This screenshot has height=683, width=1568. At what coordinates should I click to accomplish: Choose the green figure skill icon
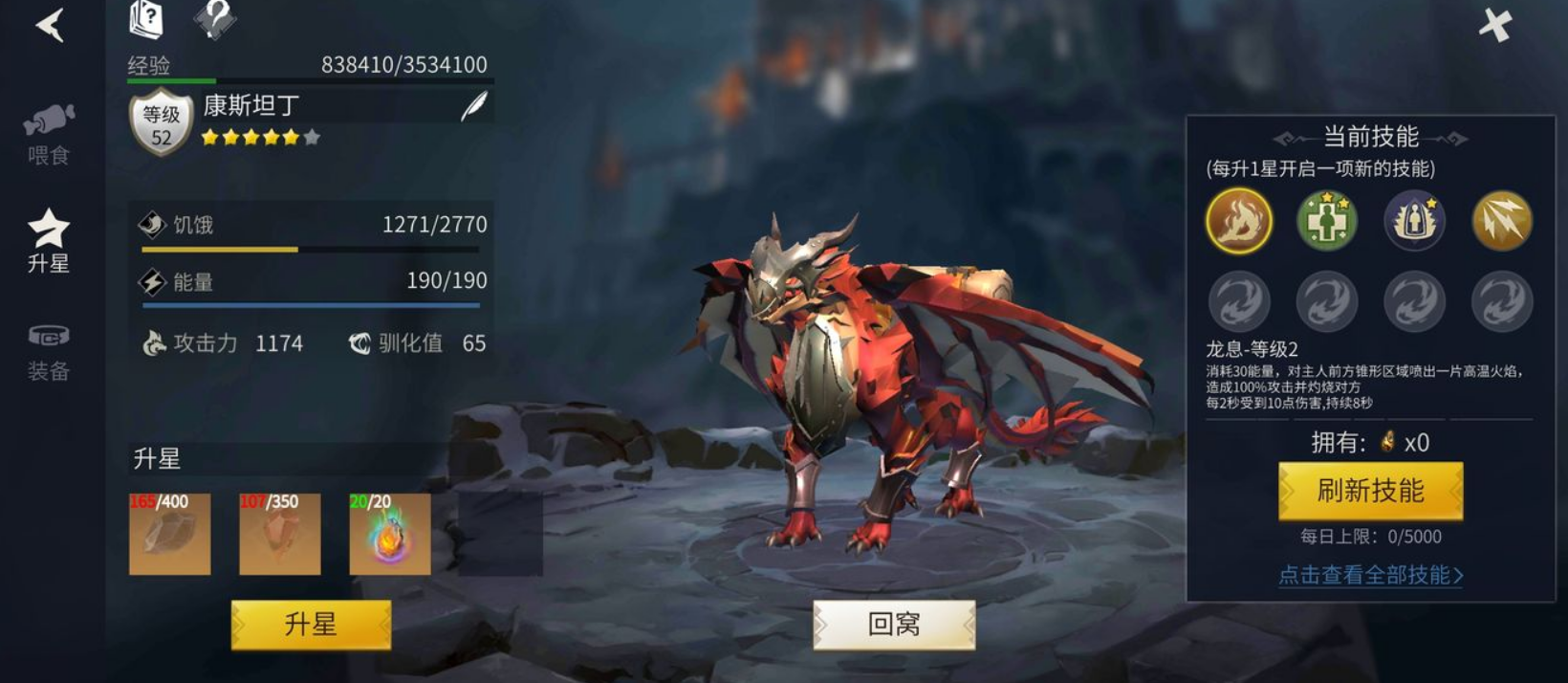[x=1326, y=221]
